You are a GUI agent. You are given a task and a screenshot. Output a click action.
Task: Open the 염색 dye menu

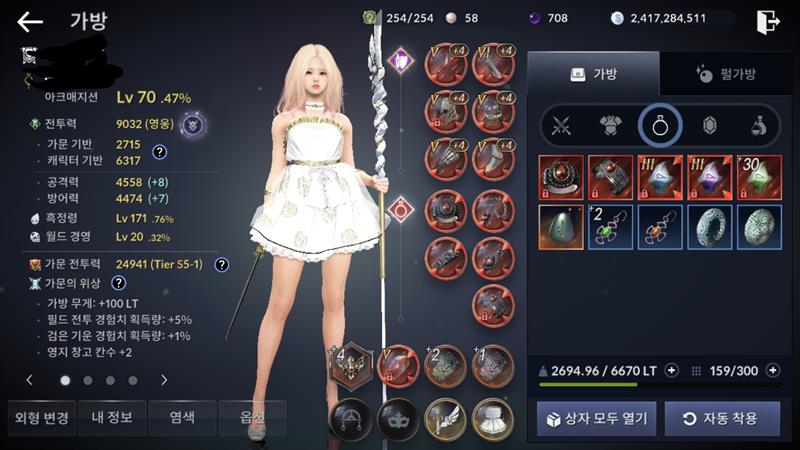click(181, 417)
